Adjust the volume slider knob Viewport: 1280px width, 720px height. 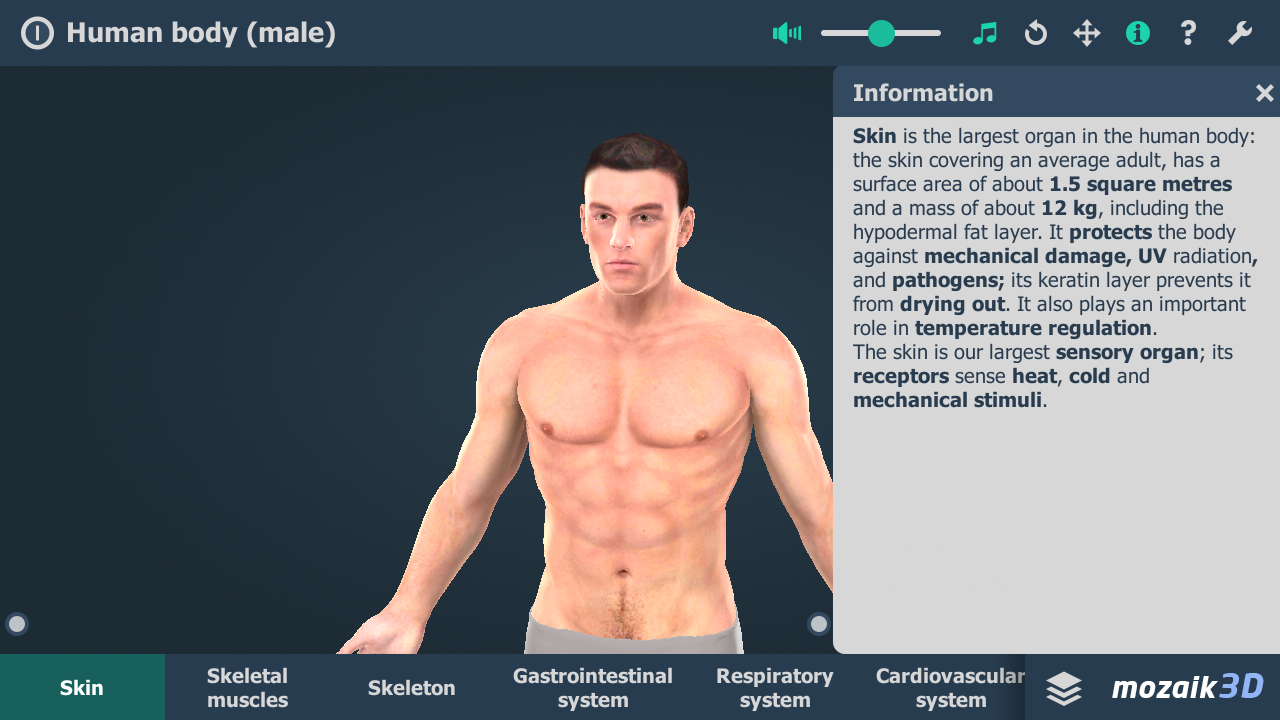[880, 33]
